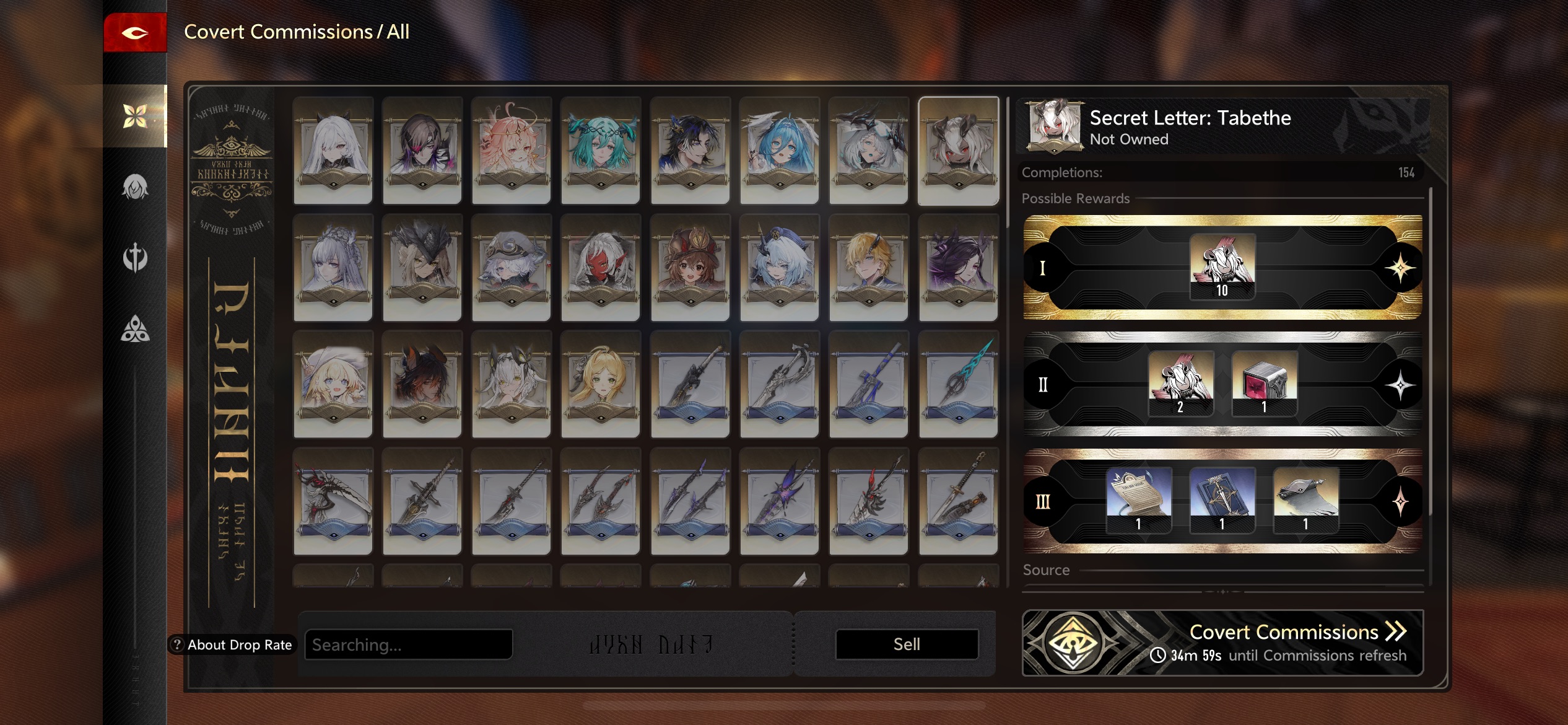1568x725 pixels.
Task: Choose the teal-haired horned character letter
Action: 600,151
